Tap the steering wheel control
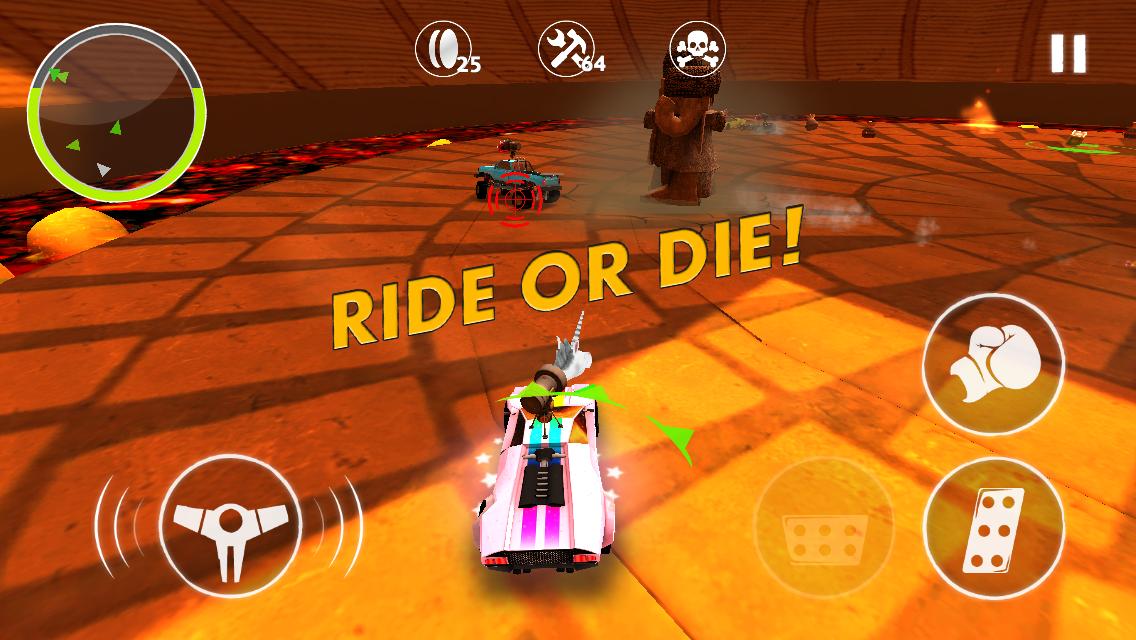The width and height of the screenshot is (1136, 640). coord(229,526)
